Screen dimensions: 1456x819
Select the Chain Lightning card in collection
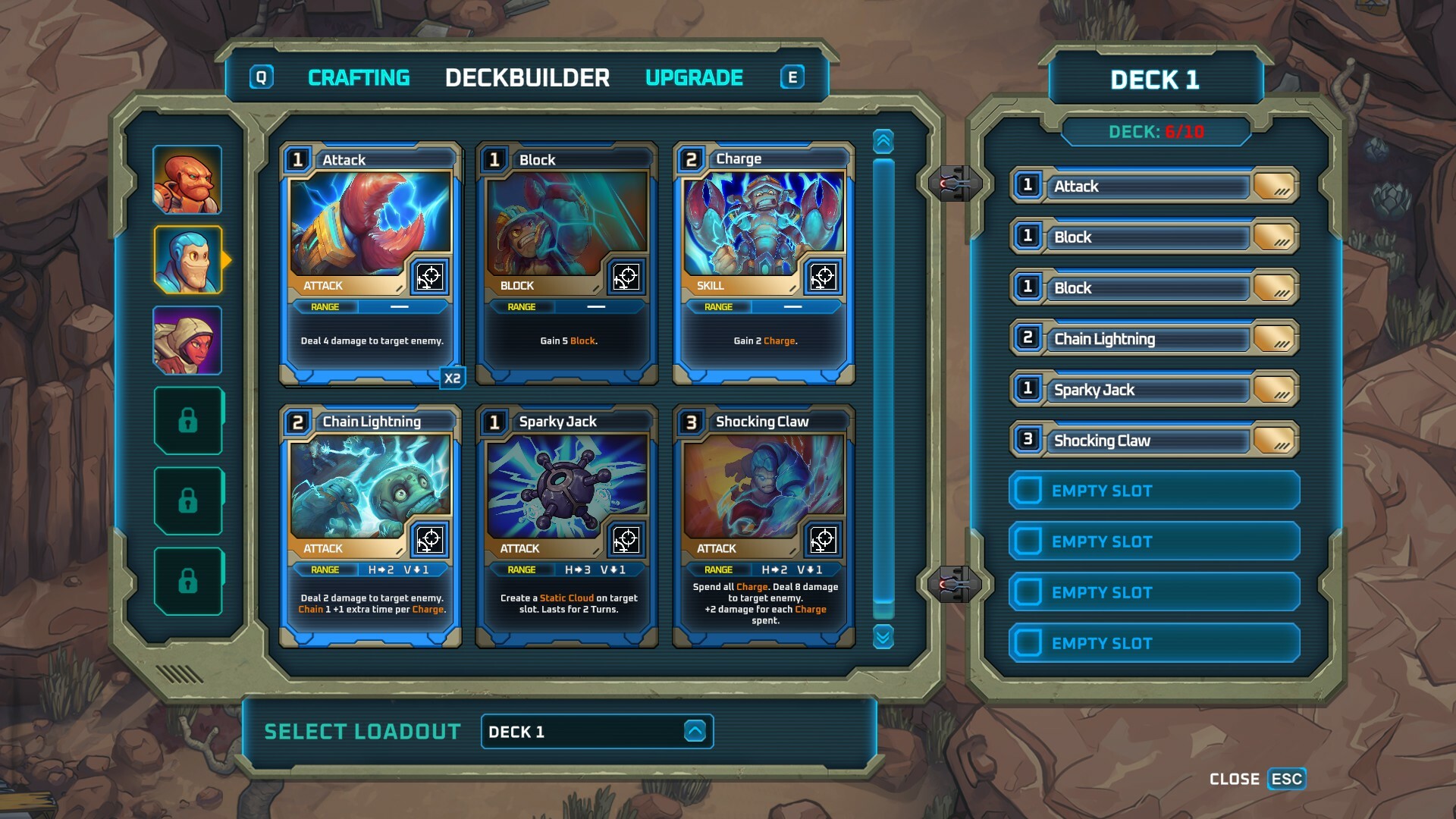click(370, 526)
